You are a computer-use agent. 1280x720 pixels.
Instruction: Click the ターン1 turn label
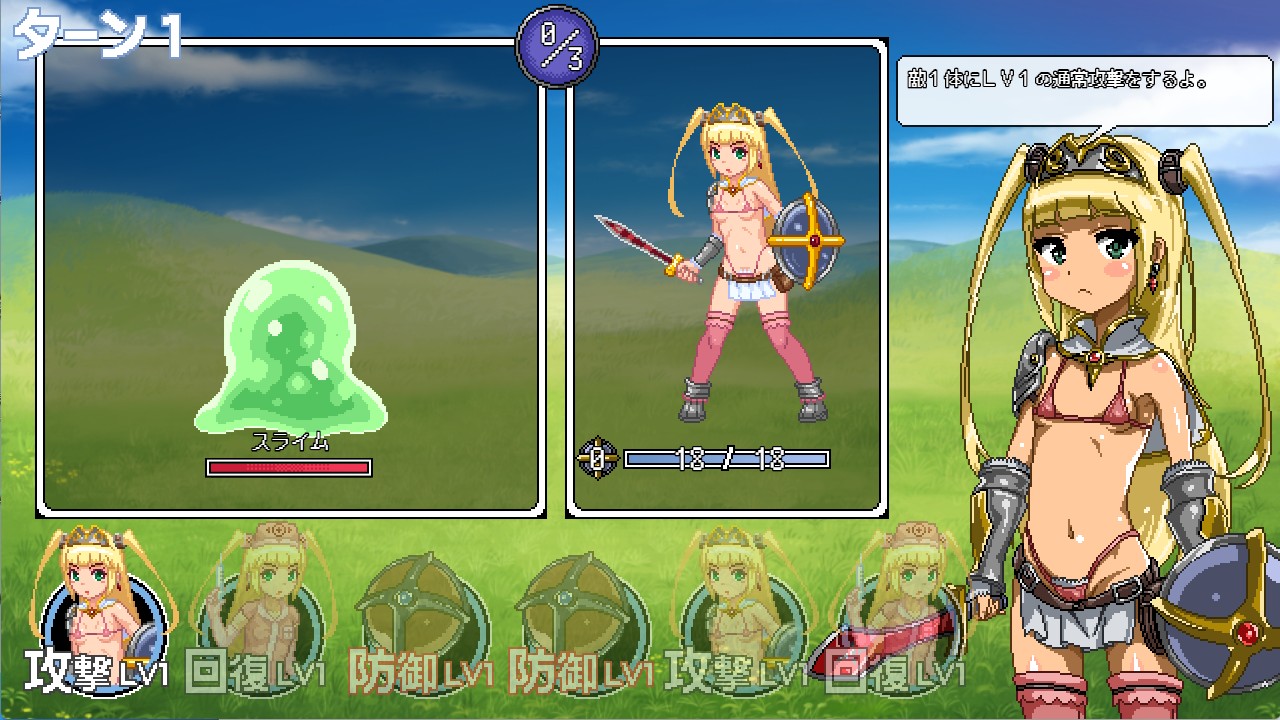[95, 32]
